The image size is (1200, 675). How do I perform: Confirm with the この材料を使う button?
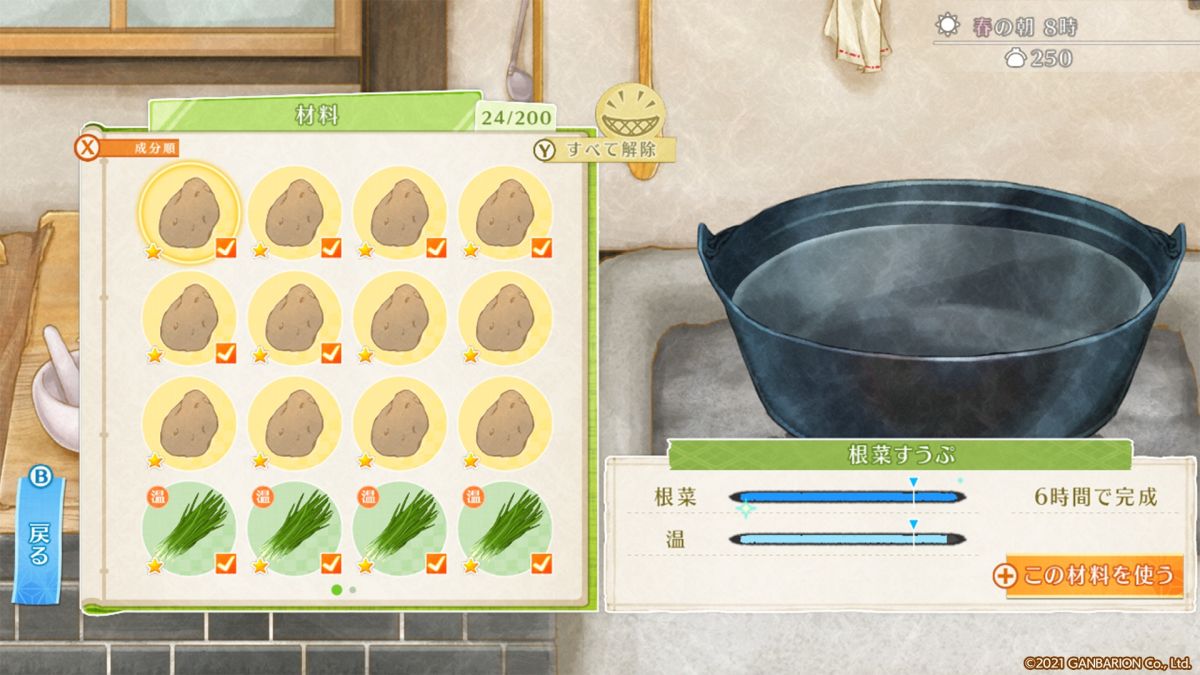(1094, 576)
